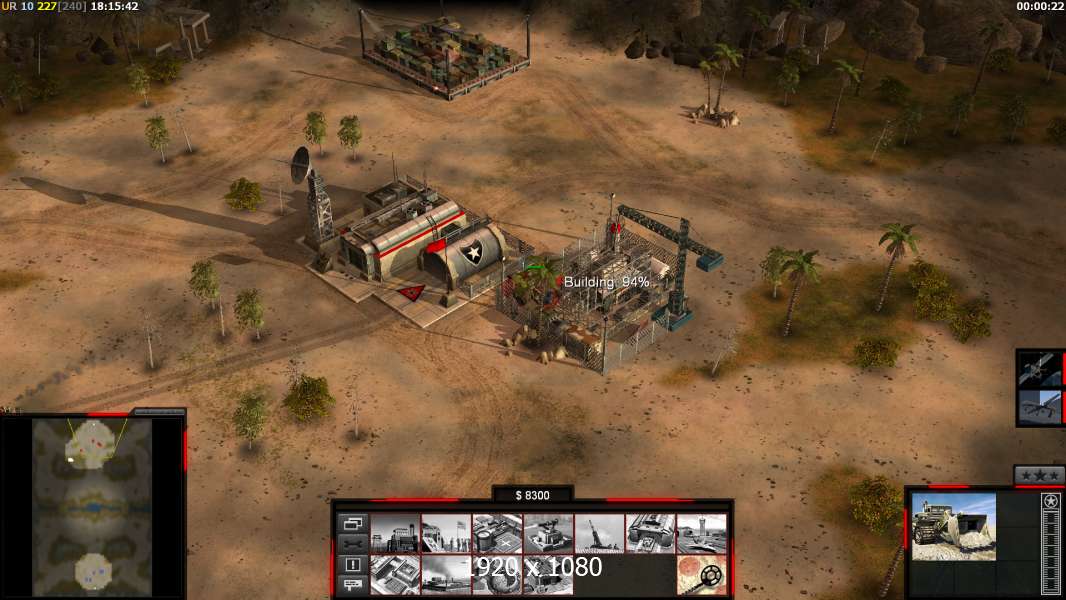1066x600 pixels.
Task: Open the minimap
Action: coord(92,505)
